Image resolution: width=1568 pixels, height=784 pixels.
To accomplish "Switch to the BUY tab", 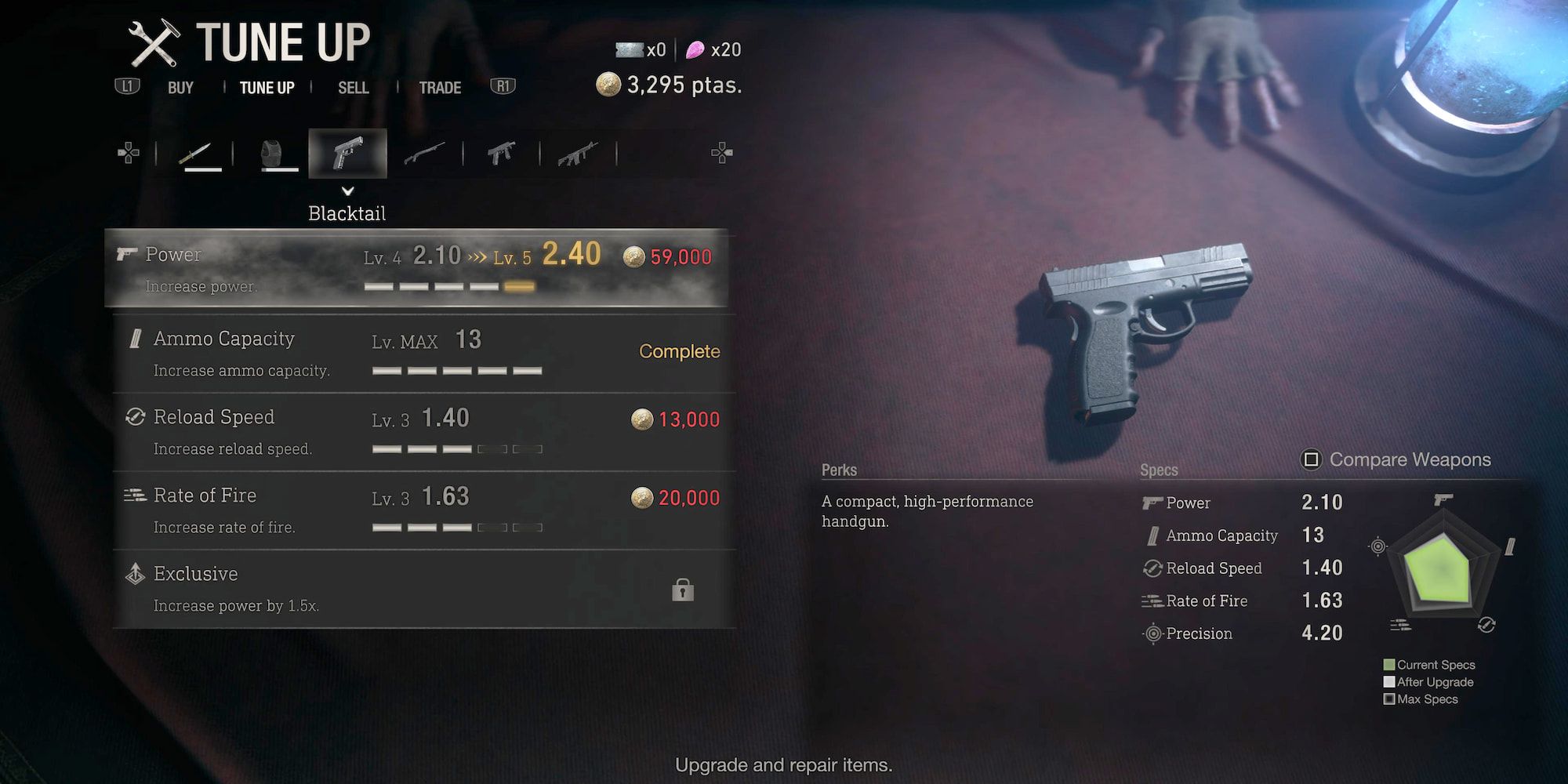I will coord(180,87).
